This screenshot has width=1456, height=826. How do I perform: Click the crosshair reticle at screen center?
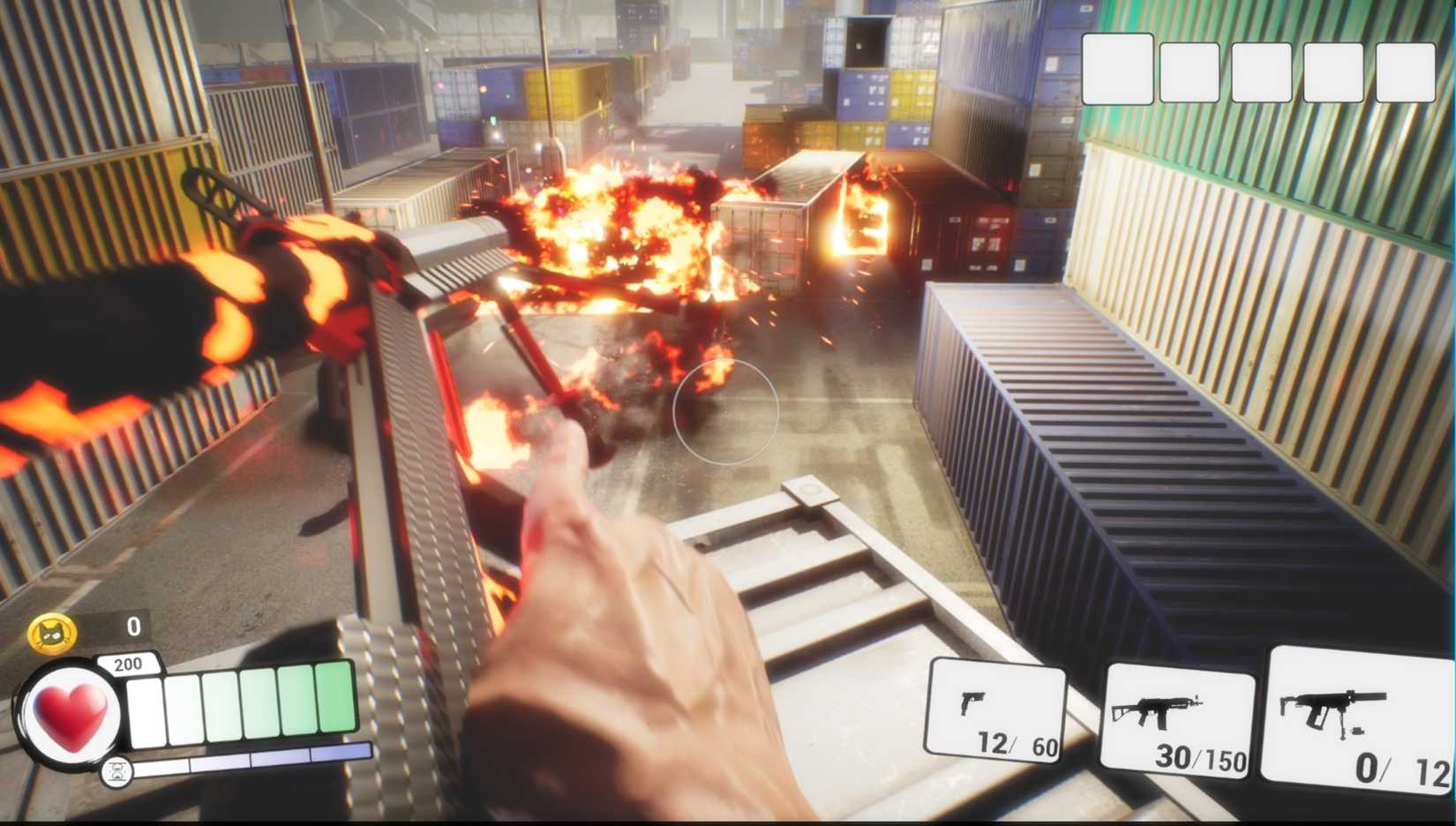tap(726, 410)
